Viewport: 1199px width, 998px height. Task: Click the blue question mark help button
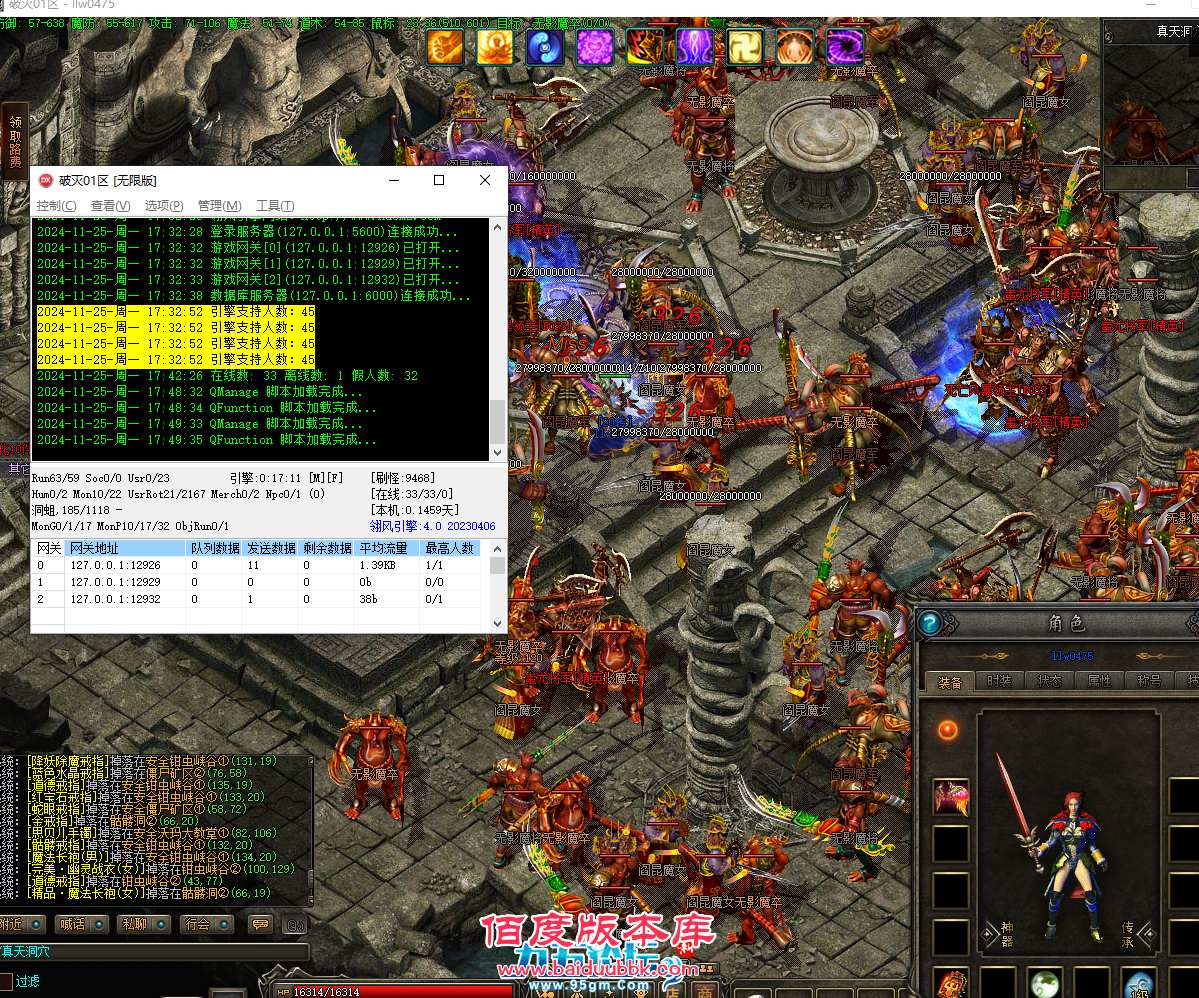point(929,623)
